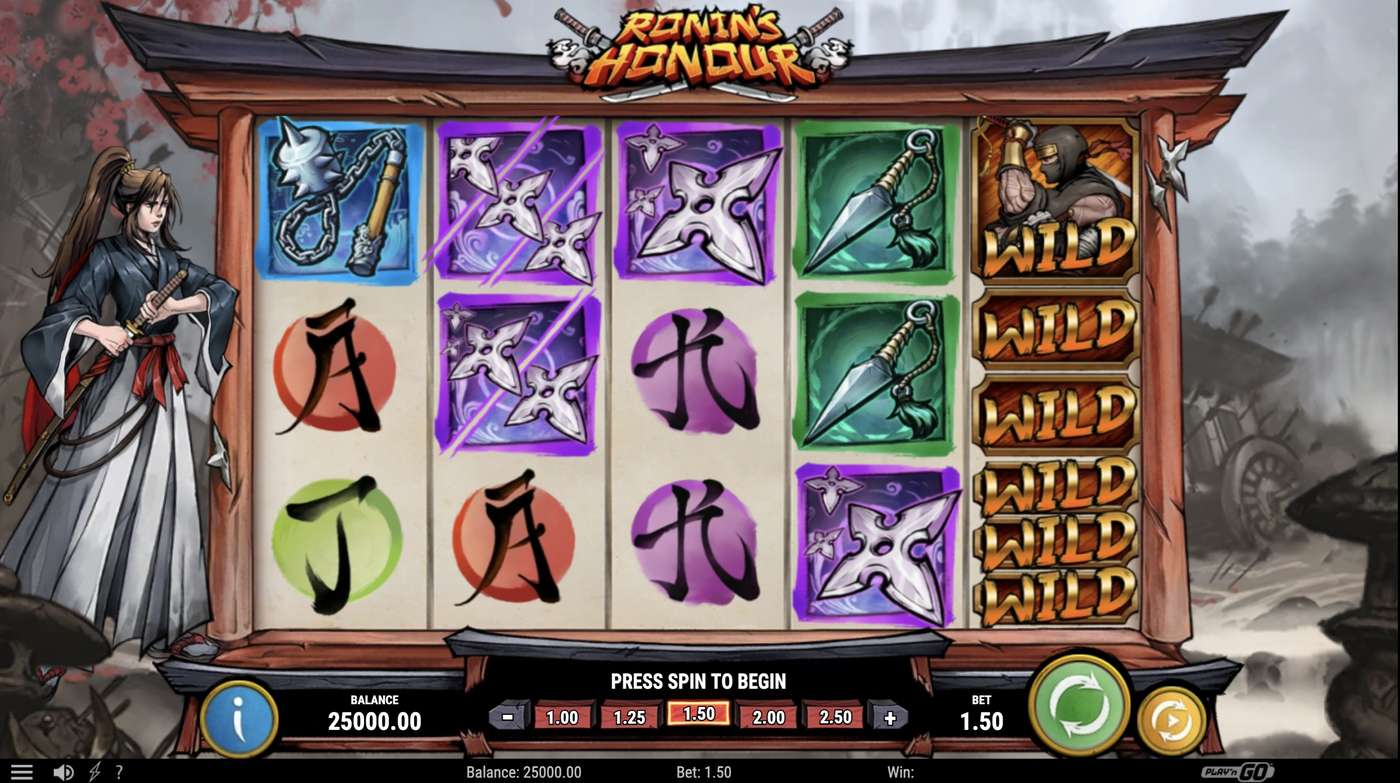Viewport: 1400px width, 783px height.
Task: Enable turbo mode with the lightning icon
Action: pos(93,771)
